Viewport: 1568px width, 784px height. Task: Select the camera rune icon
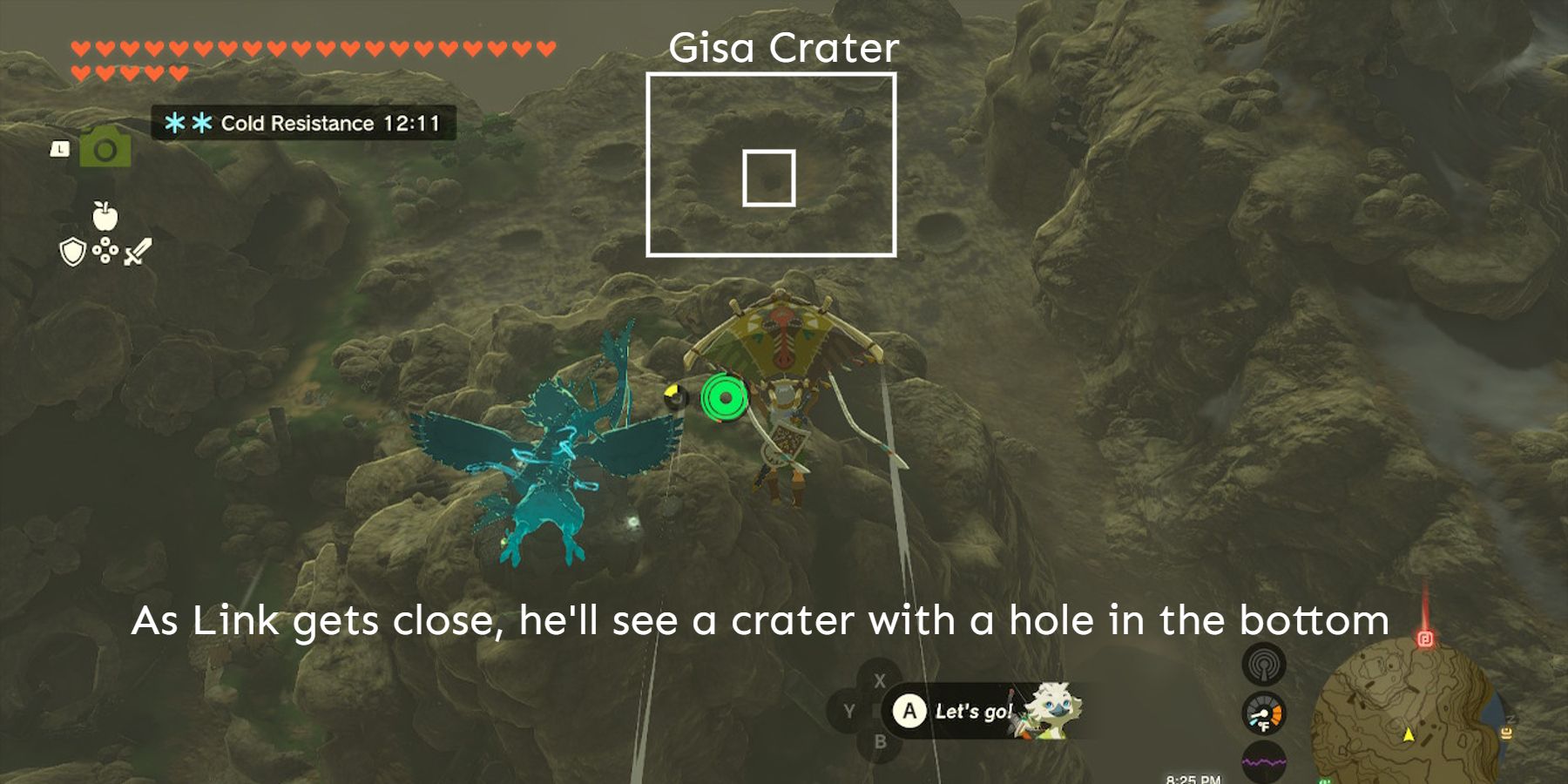(106, 149)
